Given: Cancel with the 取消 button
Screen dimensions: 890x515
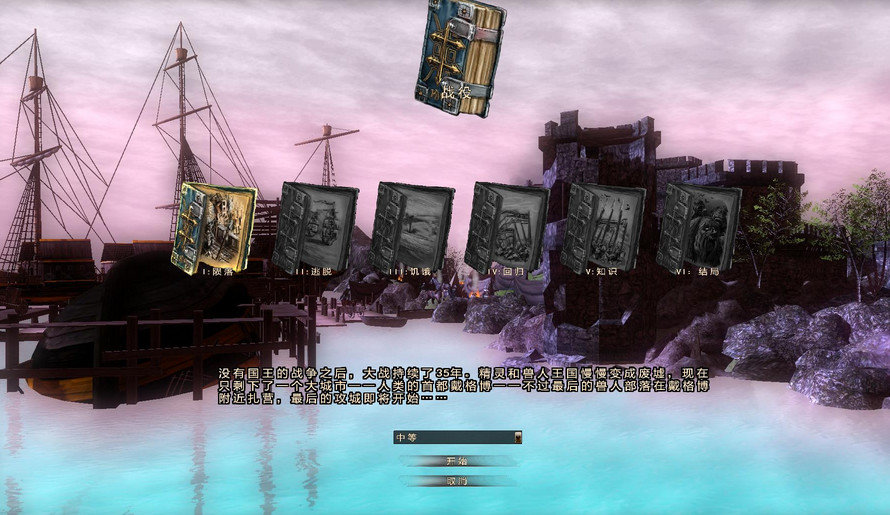Looking at the screenshot, I should point(457,481).
